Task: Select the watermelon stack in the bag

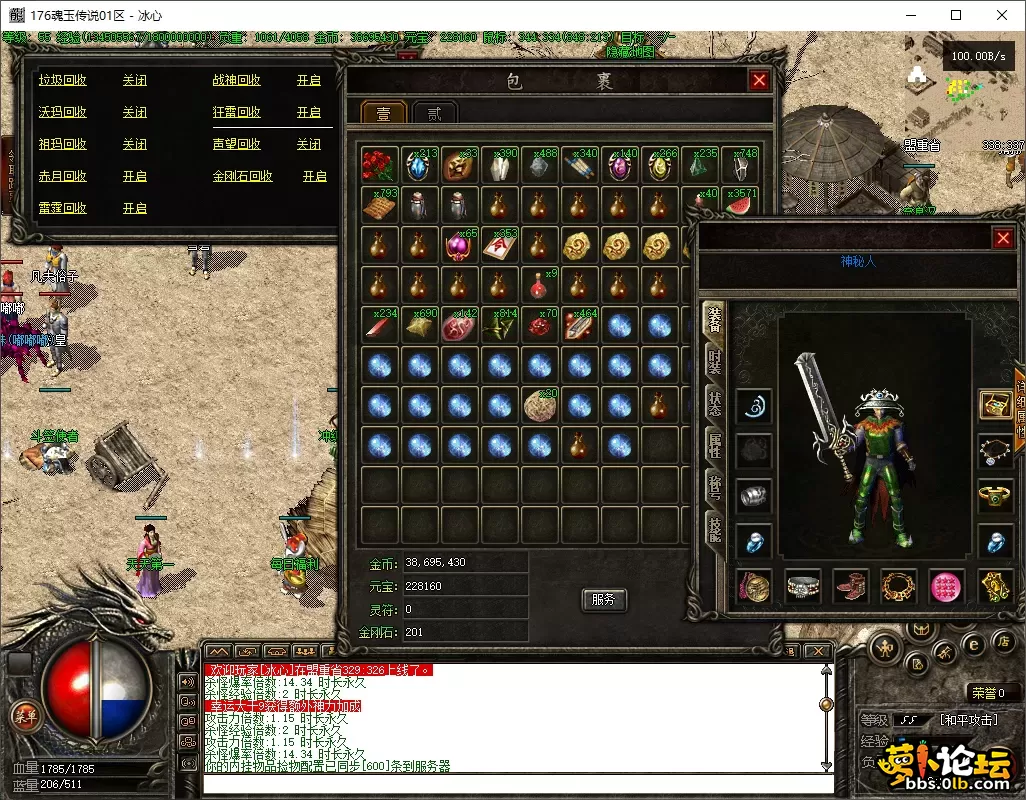Action: (738, 205)
